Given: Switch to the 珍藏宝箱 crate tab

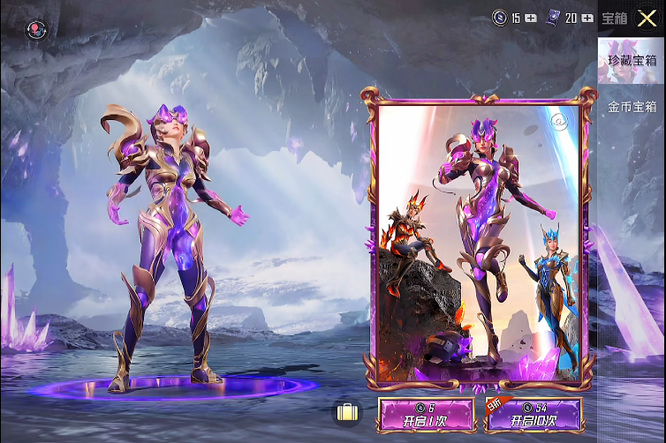Looking at the screenshot, I should pyautogui.click(x=631, y=61).
